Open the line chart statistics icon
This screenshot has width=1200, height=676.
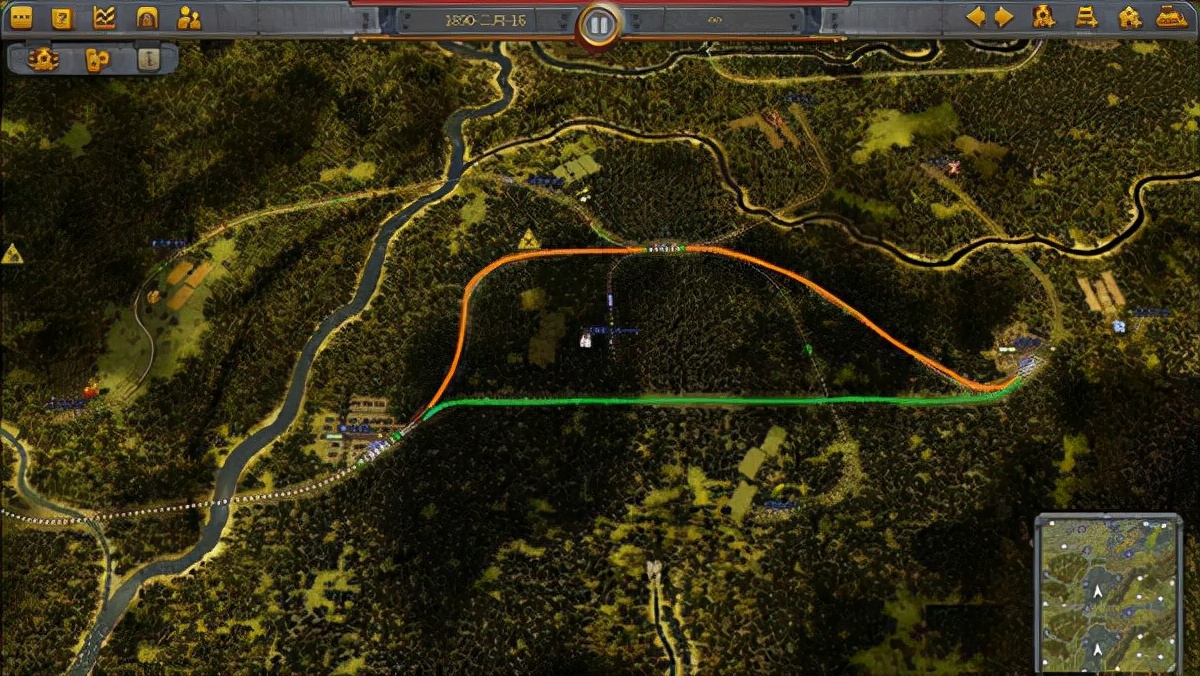(104, 17)
